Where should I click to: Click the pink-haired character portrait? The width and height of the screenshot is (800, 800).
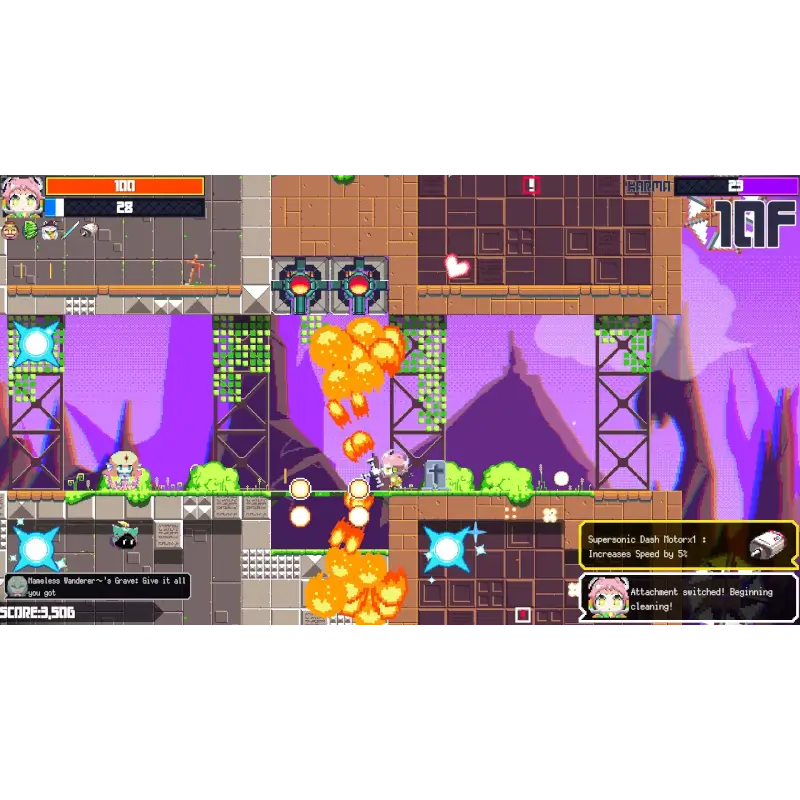20,195
